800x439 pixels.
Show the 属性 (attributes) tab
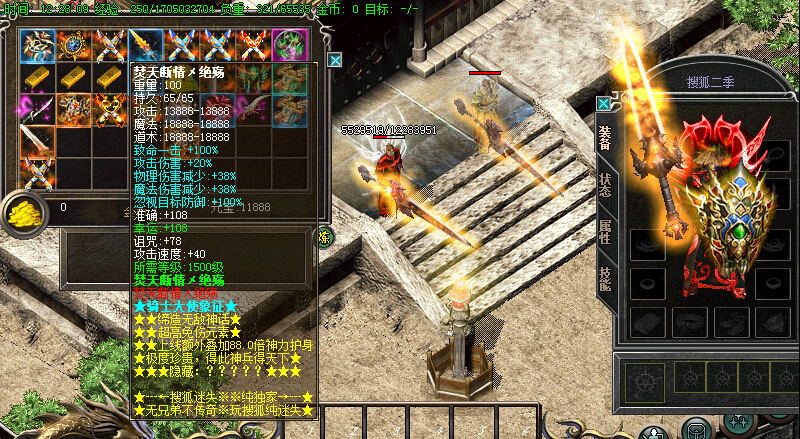606,229
